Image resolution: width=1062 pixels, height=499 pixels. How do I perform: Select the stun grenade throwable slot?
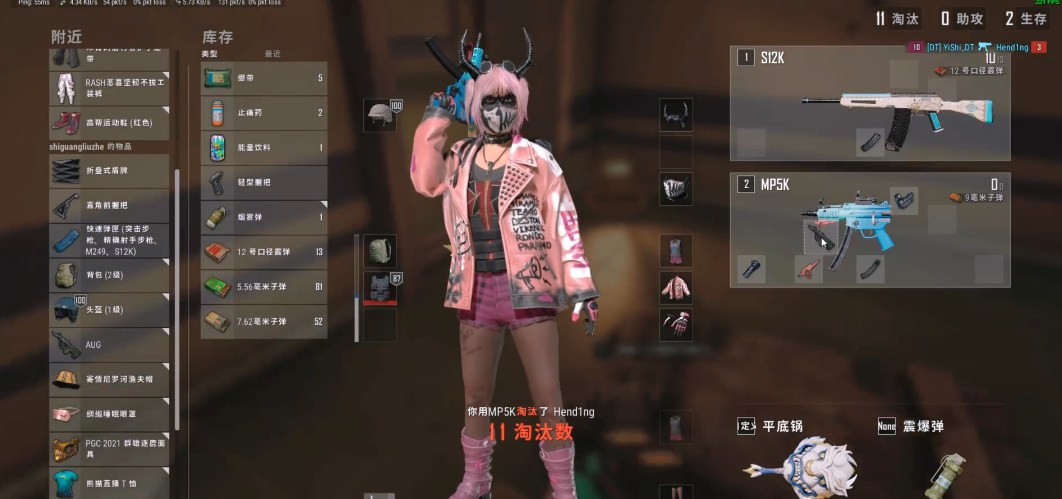pos(940,457)
